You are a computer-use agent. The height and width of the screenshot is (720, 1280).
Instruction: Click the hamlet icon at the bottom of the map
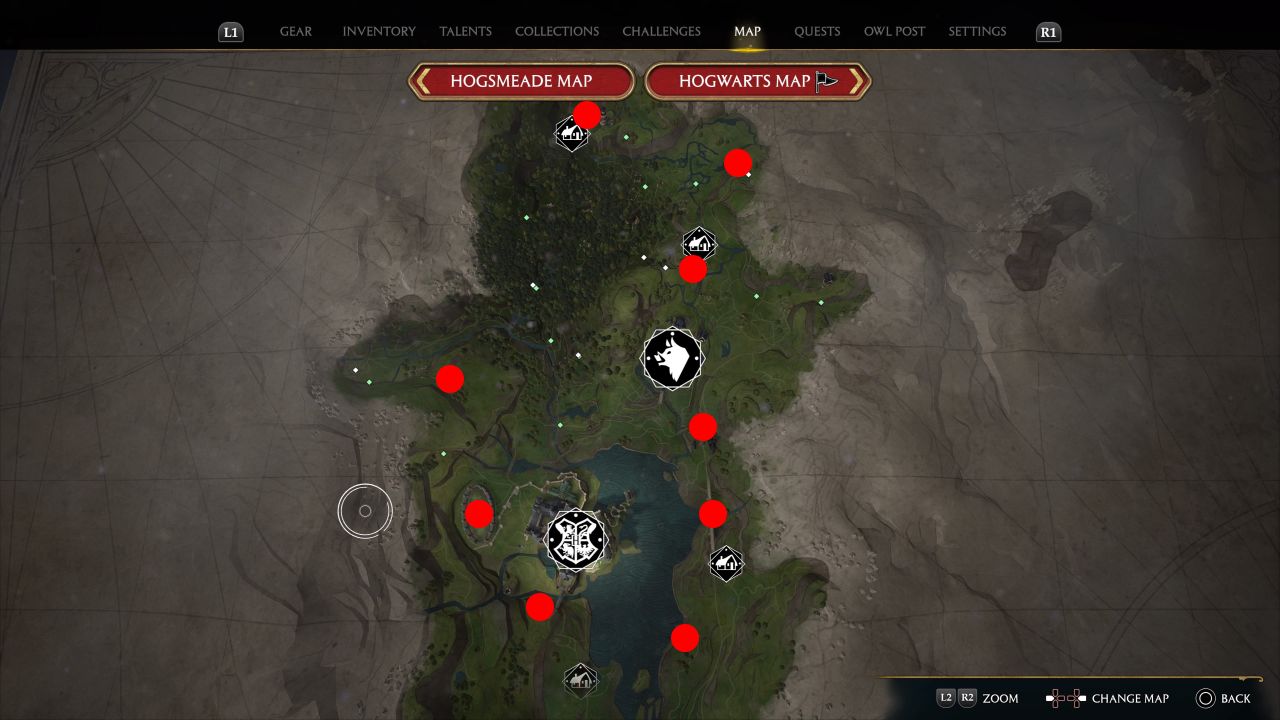point(581,679)
